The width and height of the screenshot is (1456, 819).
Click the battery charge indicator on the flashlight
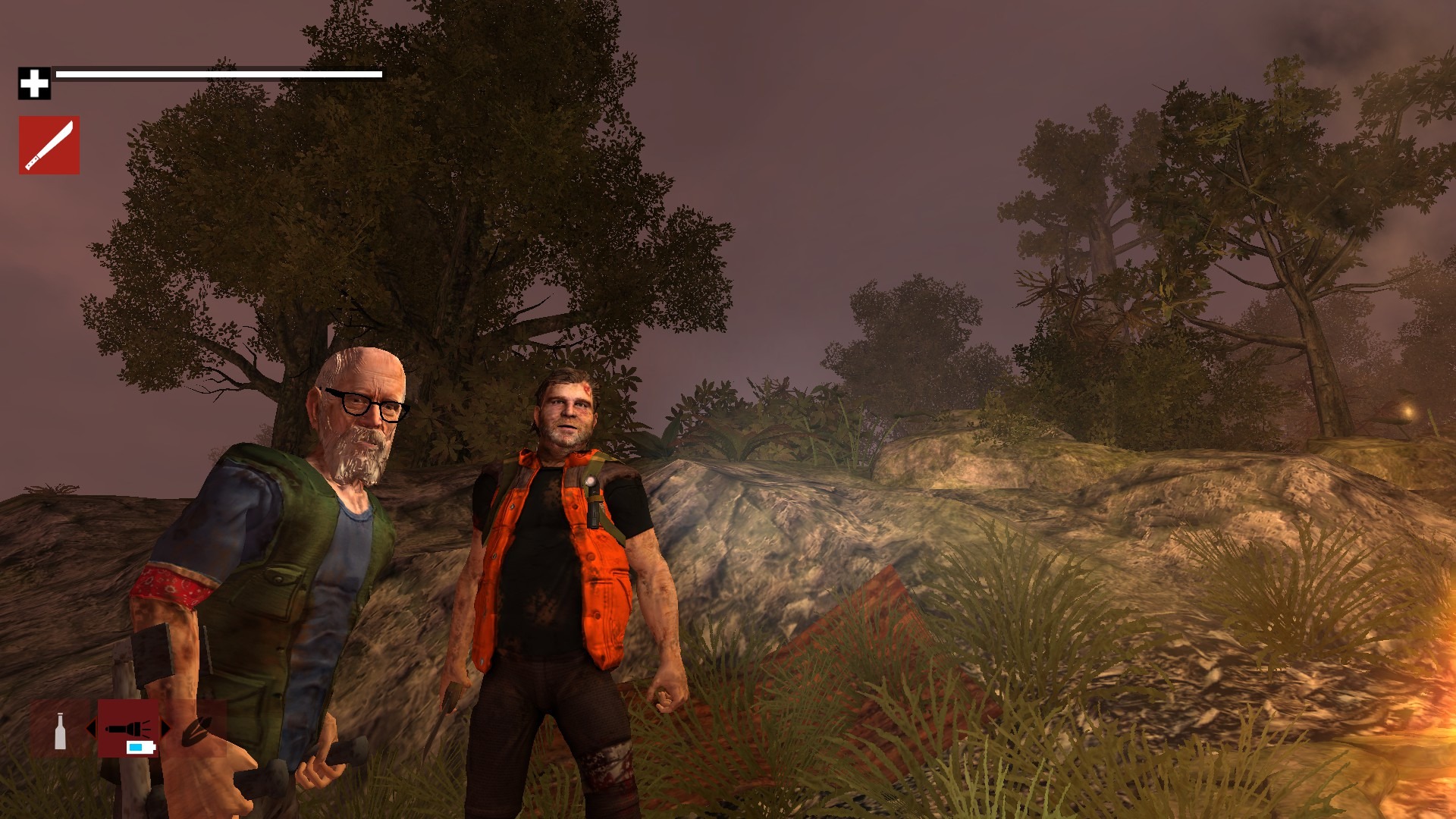point(140,748)
